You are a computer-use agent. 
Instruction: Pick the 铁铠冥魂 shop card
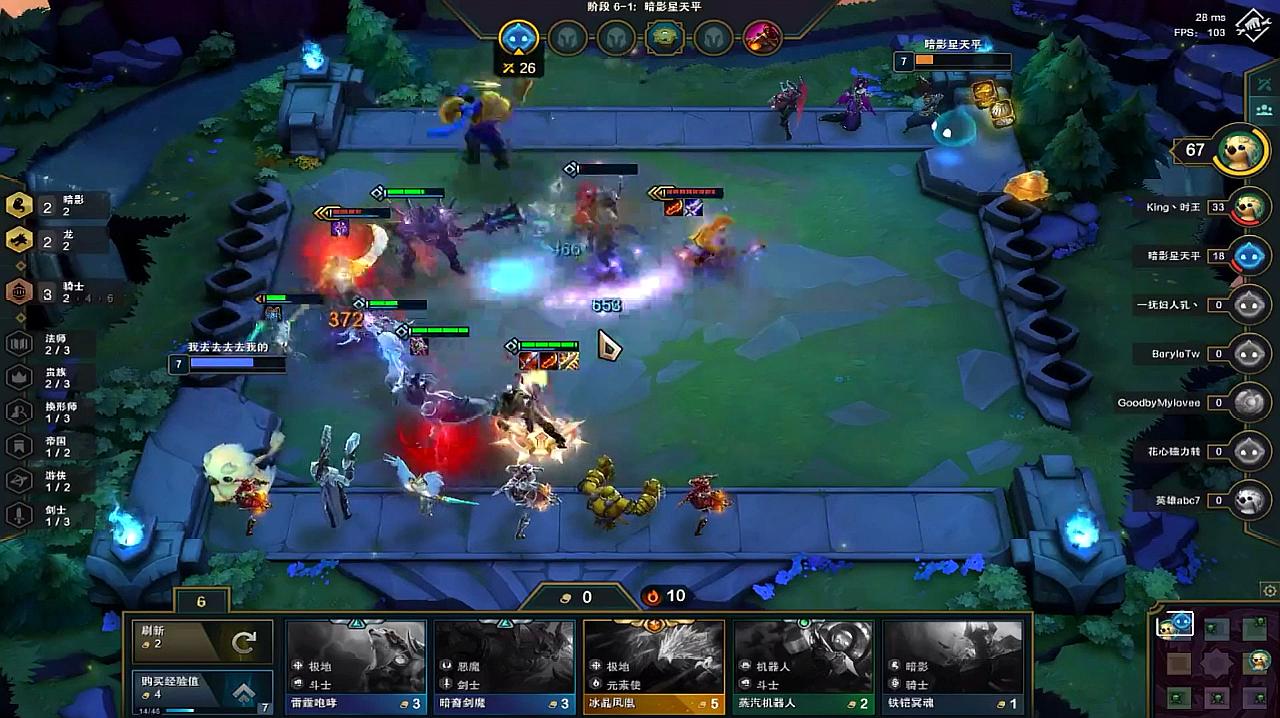952,667
